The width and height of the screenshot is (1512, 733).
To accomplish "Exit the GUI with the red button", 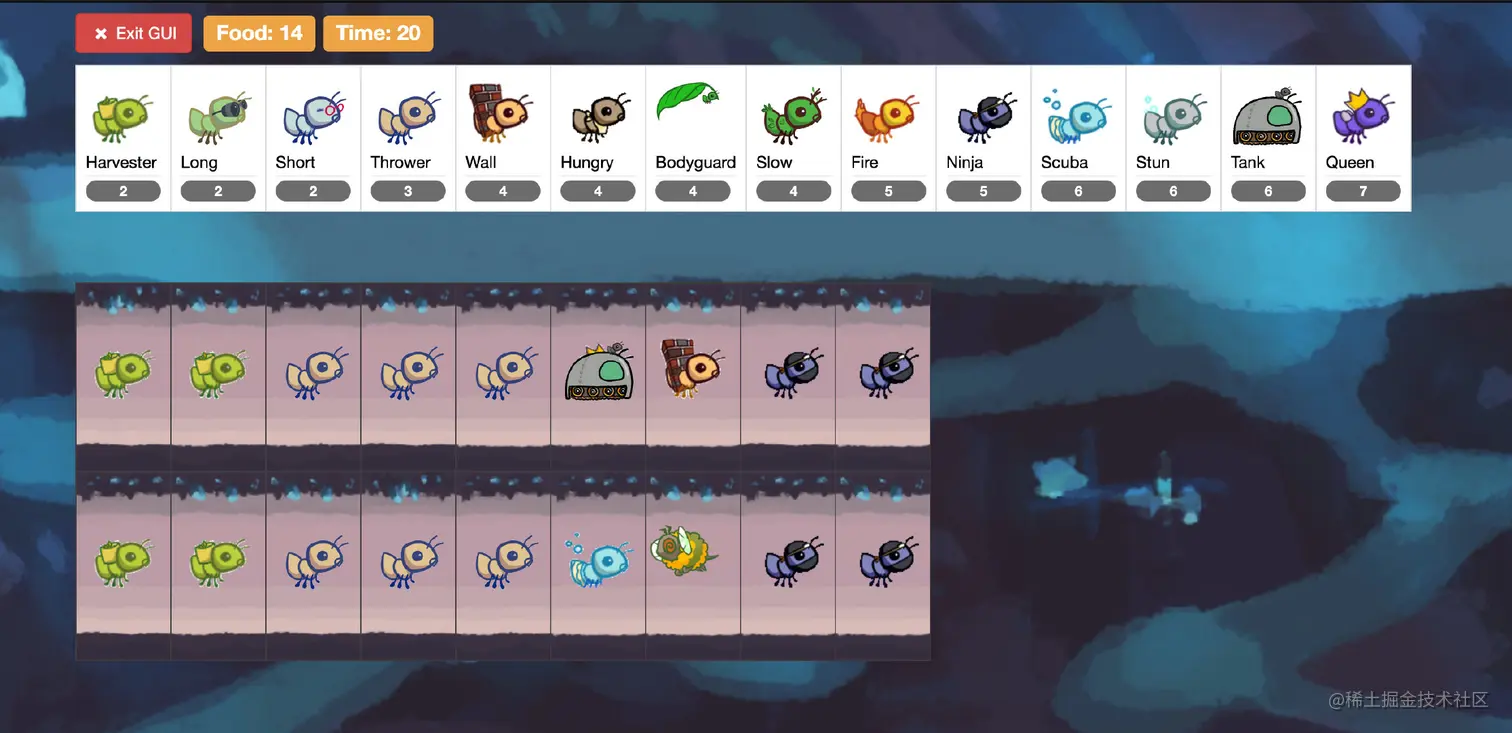I will [x=133, y=33].
